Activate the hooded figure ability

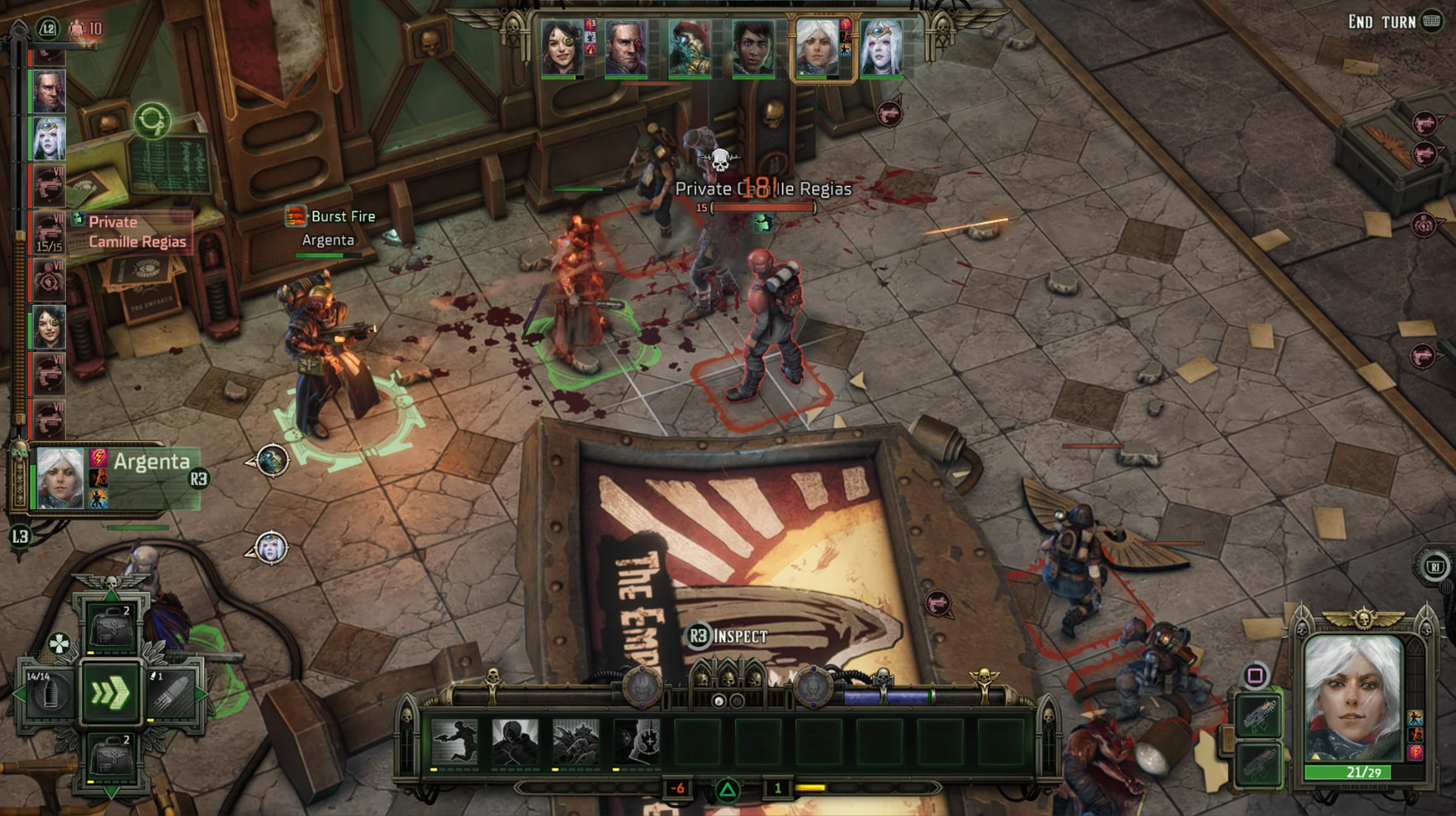coord(515,741)
